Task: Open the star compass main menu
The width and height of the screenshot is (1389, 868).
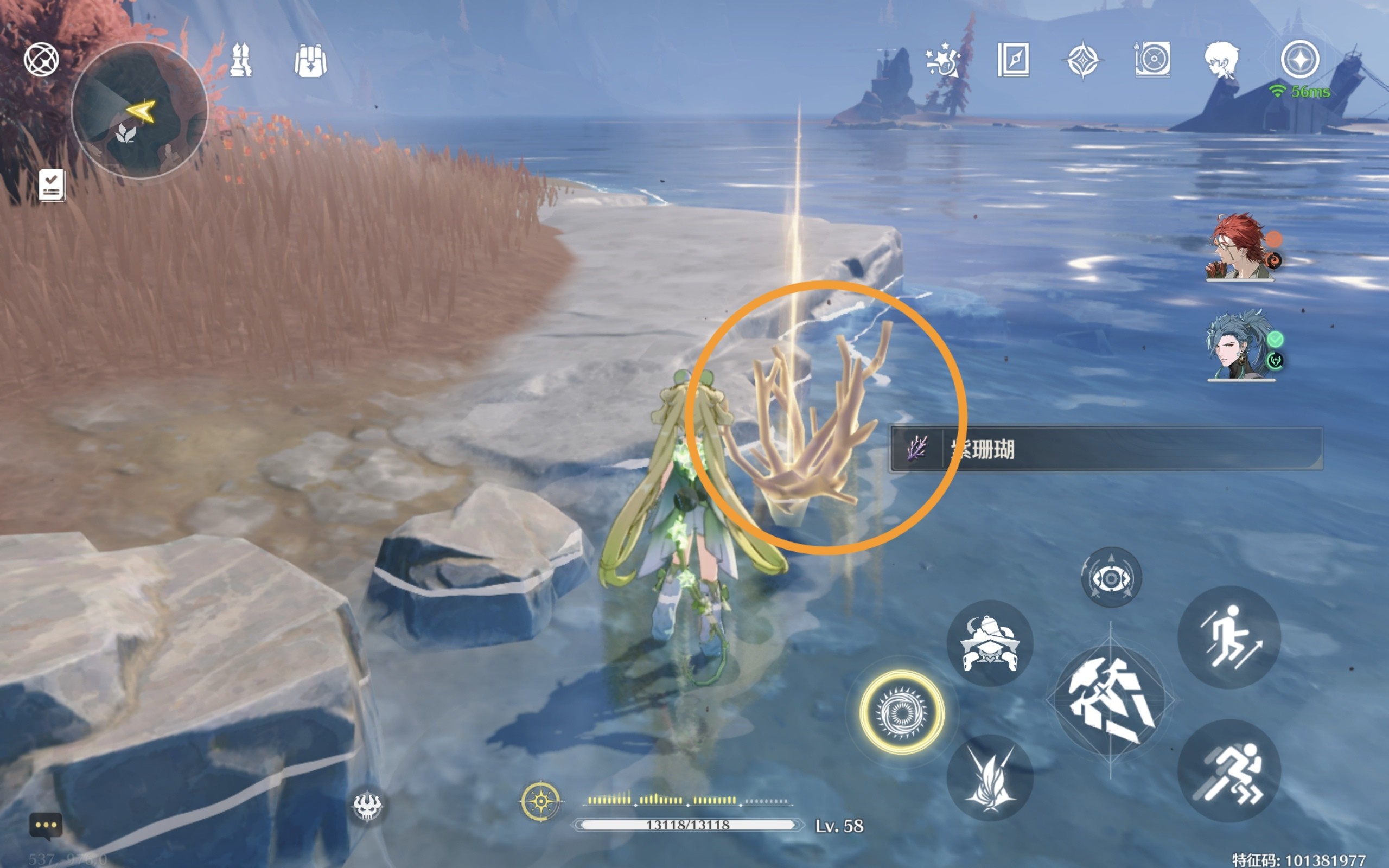Action: pyautogui.click(x=1300, y=60)
